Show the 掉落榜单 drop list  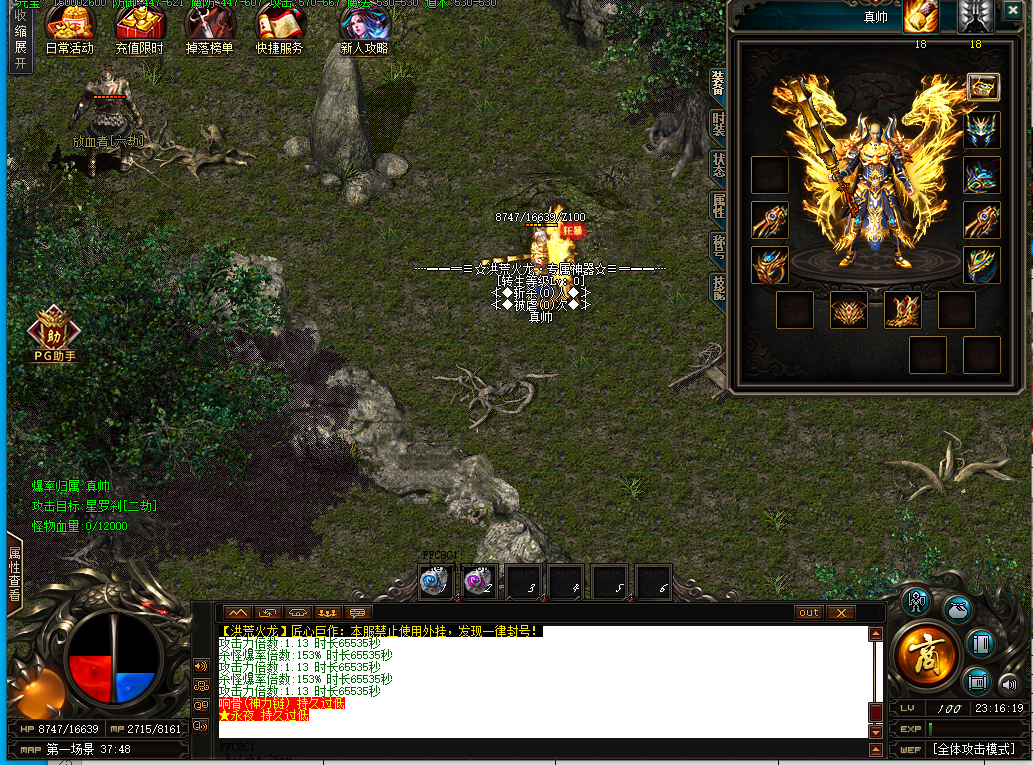tap(210, 30)
